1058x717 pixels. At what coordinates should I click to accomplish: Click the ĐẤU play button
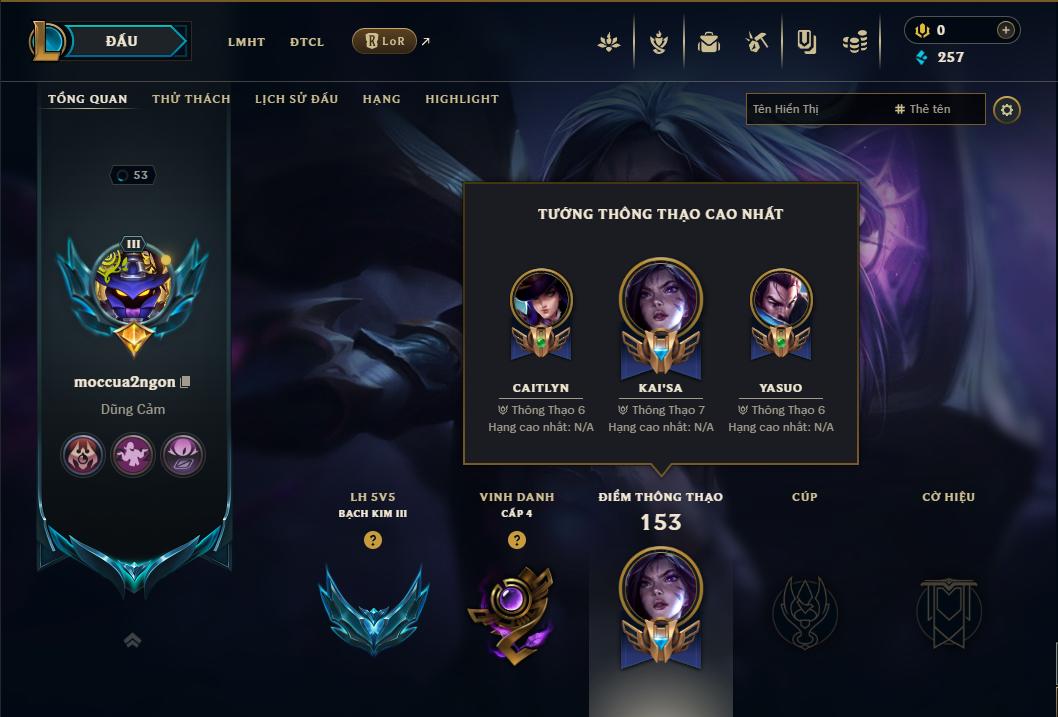click(x=120, y=41)
